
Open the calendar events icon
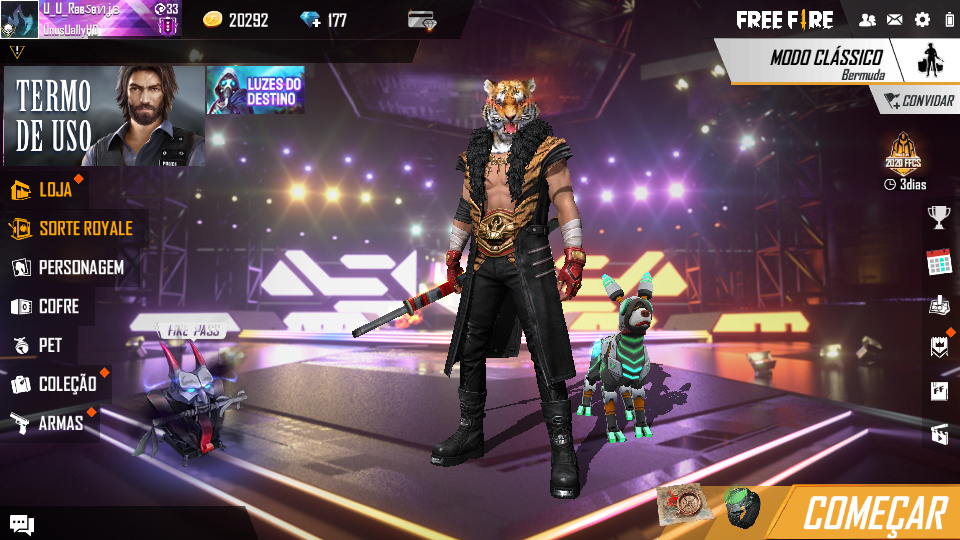pyautogui.click(x=938, y=262)
